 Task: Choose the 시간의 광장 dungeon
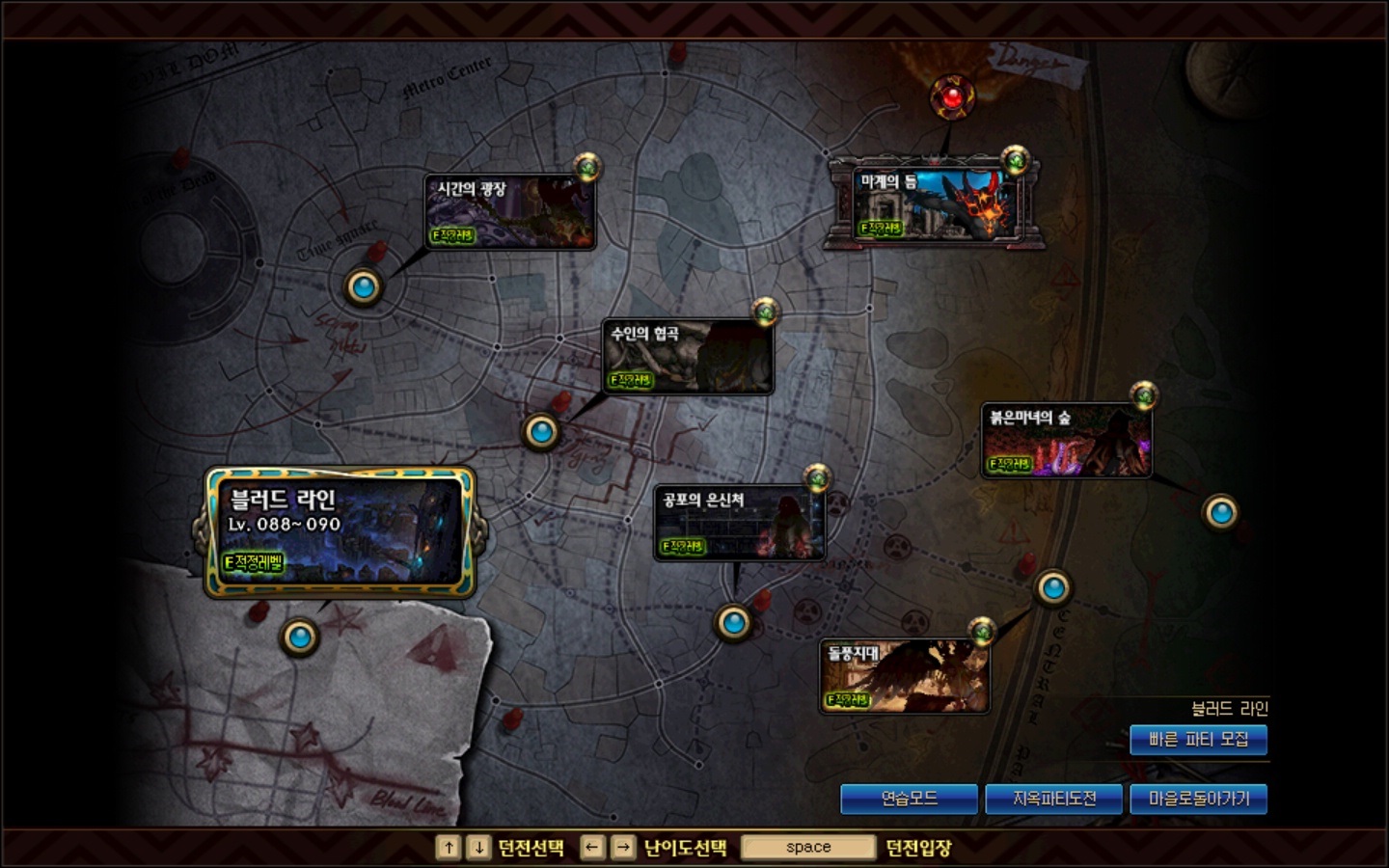coord(509,212)
